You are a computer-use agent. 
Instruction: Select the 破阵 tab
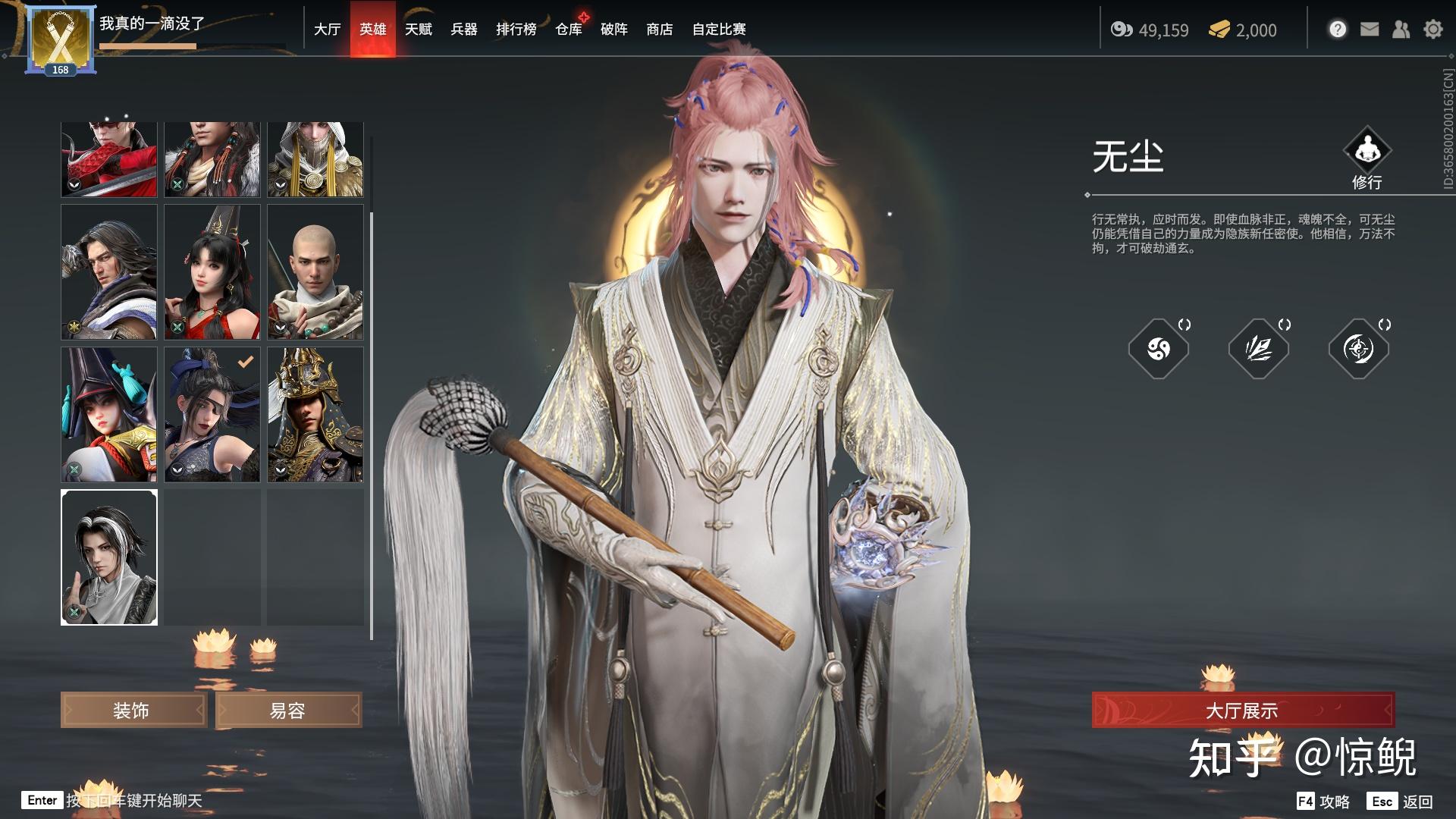click(614, 30)
